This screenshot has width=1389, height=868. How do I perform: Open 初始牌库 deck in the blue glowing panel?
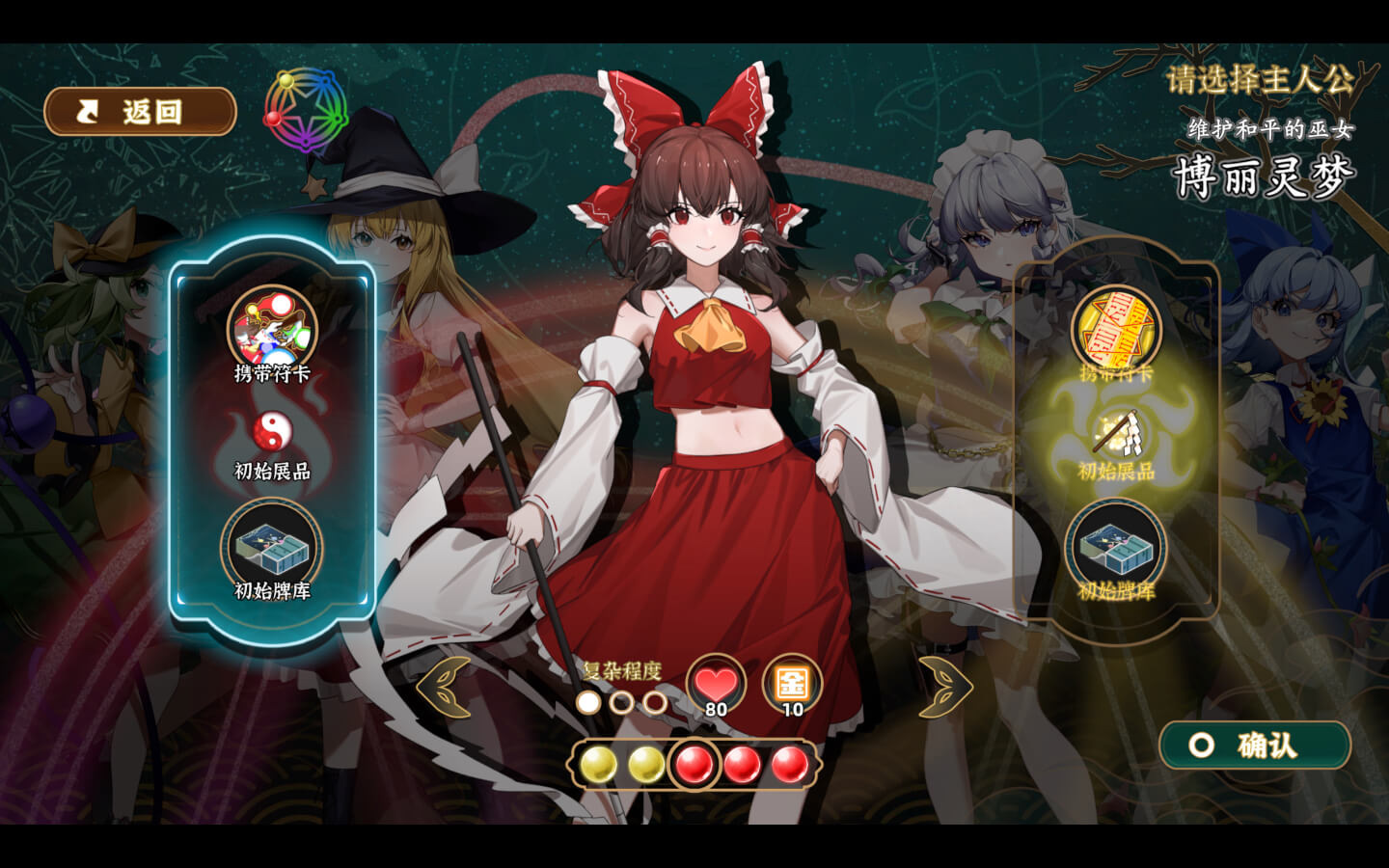click(x=272, y=549)
